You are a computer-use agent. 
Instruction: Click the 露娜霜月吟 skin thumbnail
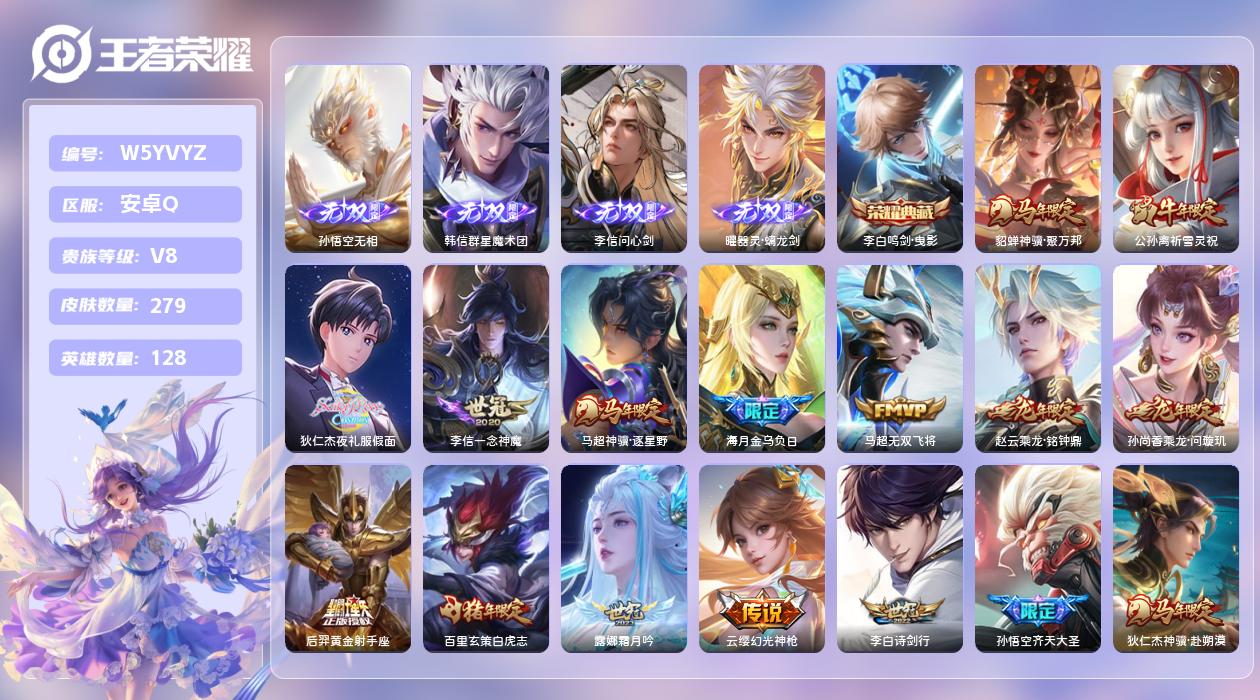pos(624,558)
